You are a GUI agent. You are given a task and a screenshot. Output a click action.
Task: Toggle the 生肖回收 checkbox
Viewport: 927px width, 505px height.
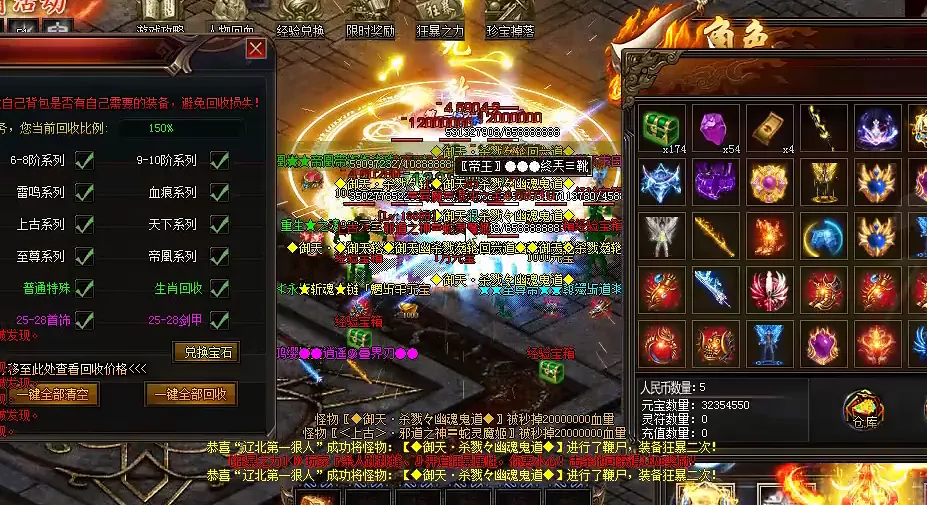tap(220, 288)
